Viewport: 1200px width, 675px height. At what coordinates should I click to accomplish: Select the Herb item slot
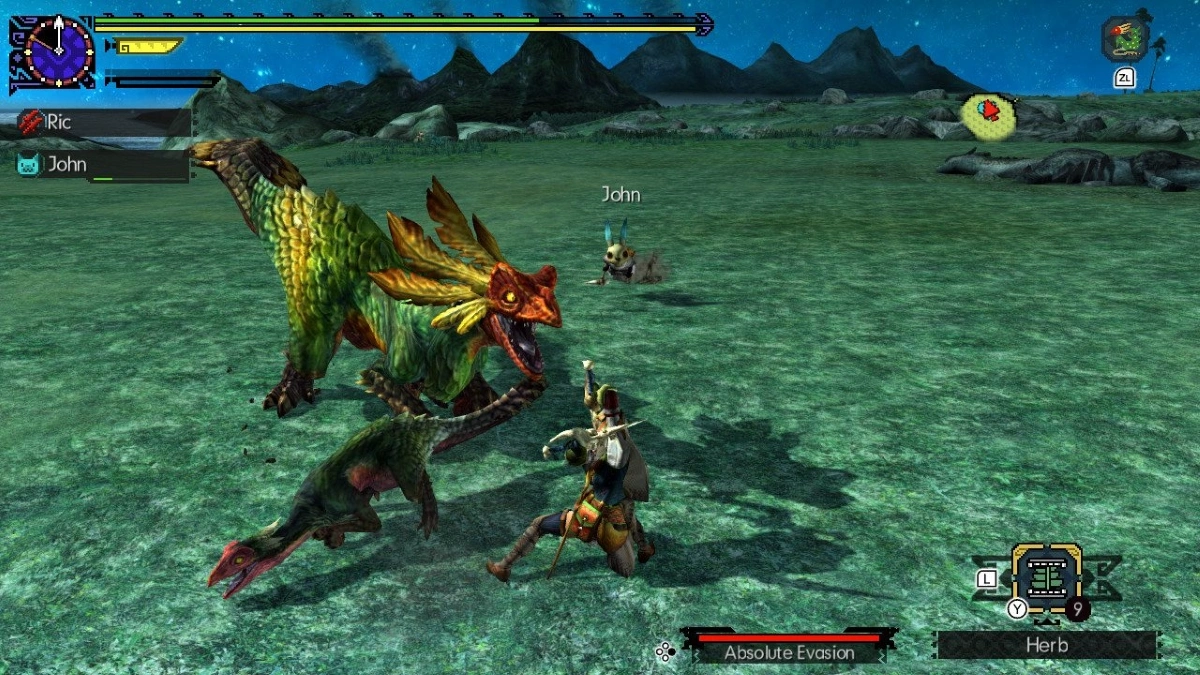pos(1046,578)
